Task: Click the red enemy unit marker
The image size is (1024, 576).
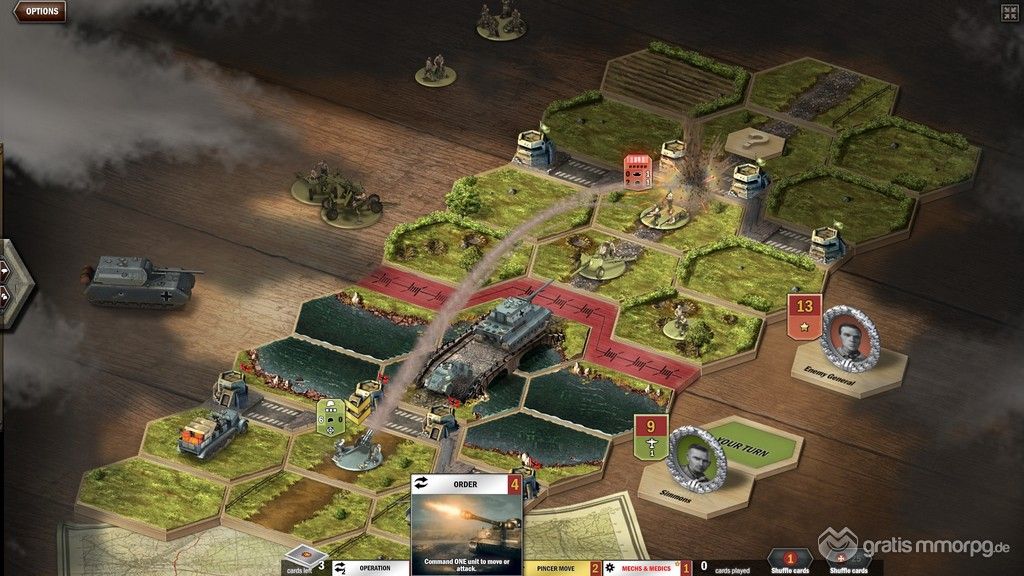Action: point(638,170)
